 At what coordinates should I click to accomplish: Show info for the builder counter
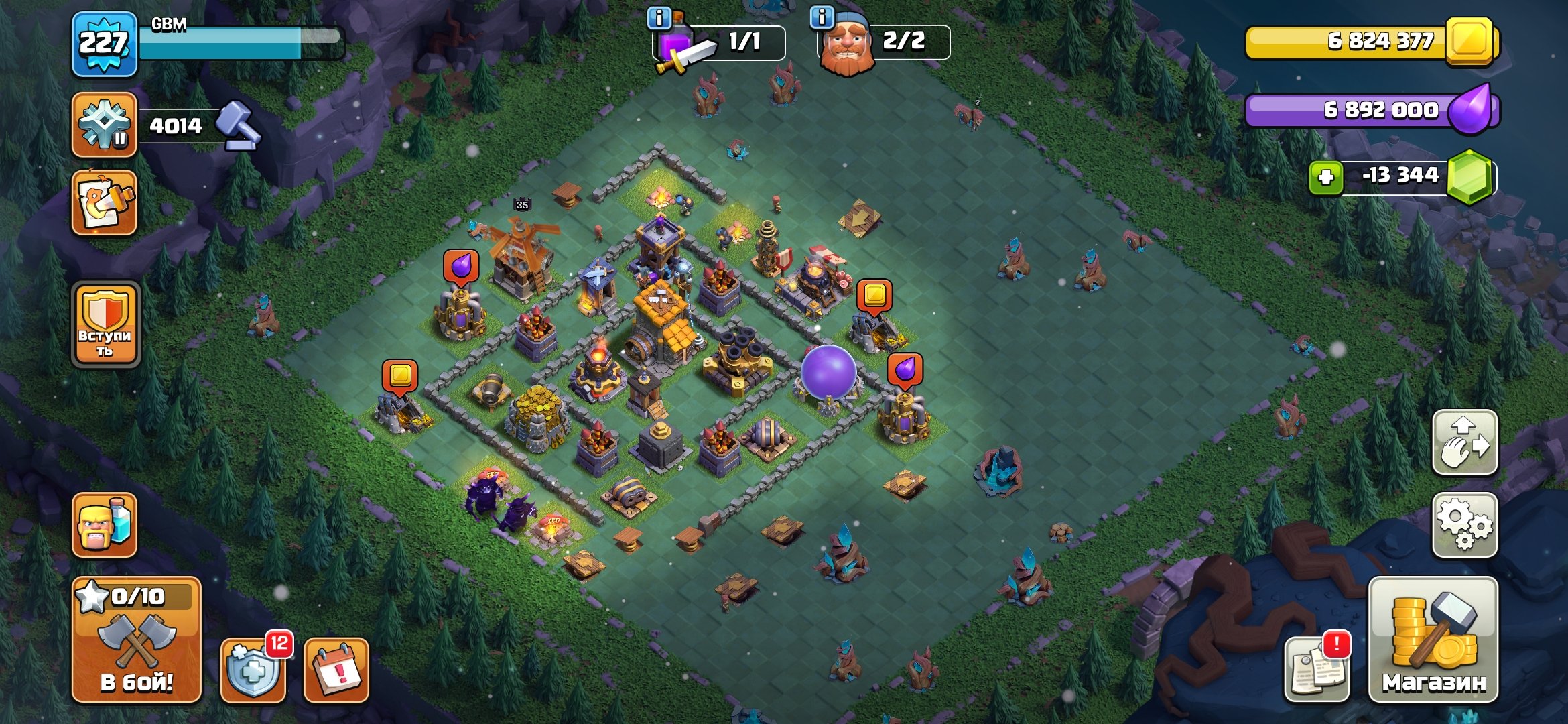tap(822, 17)
